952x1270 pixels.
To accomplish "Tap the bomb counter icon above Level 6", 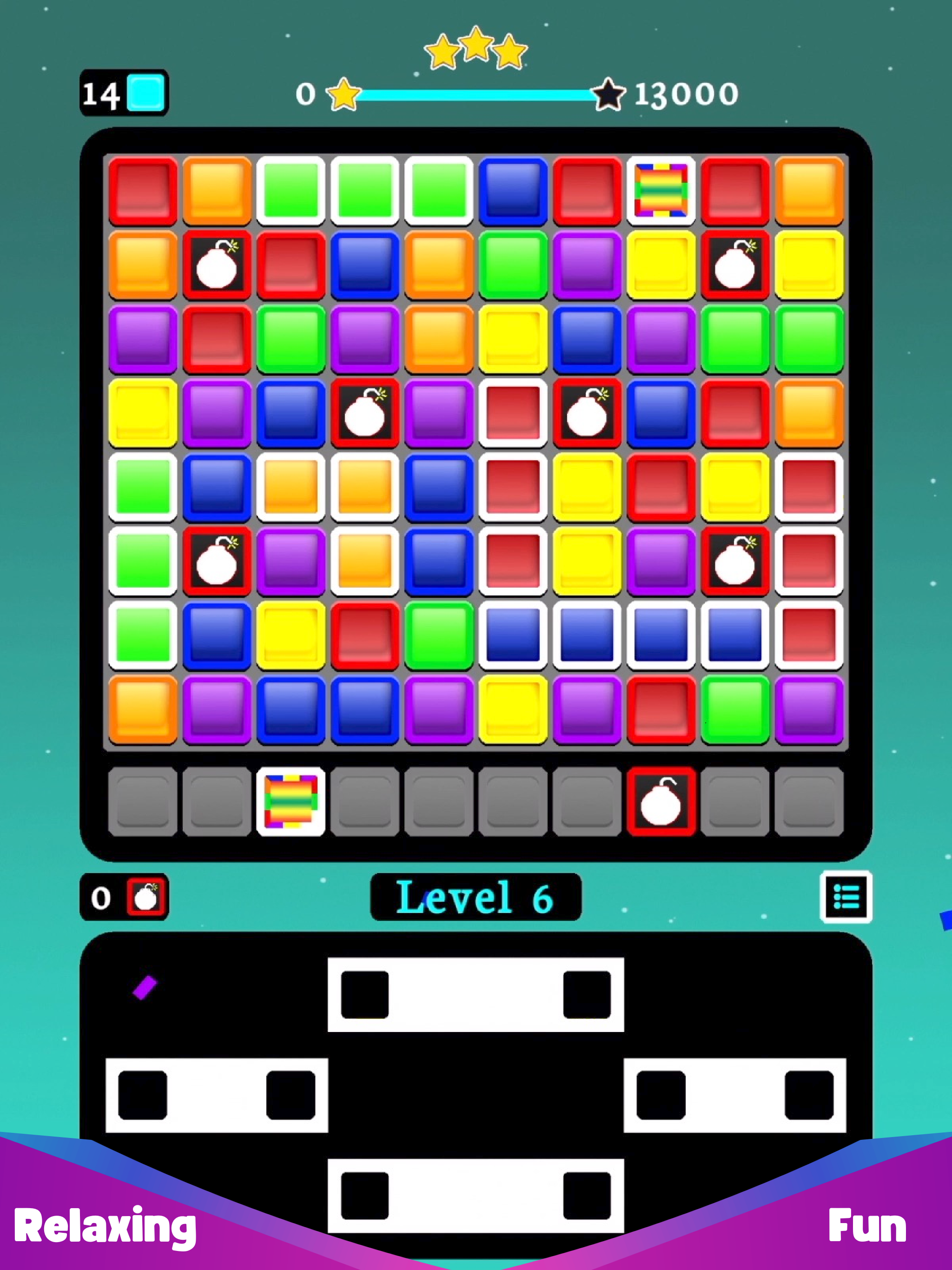I will click(x=146, y=897).
